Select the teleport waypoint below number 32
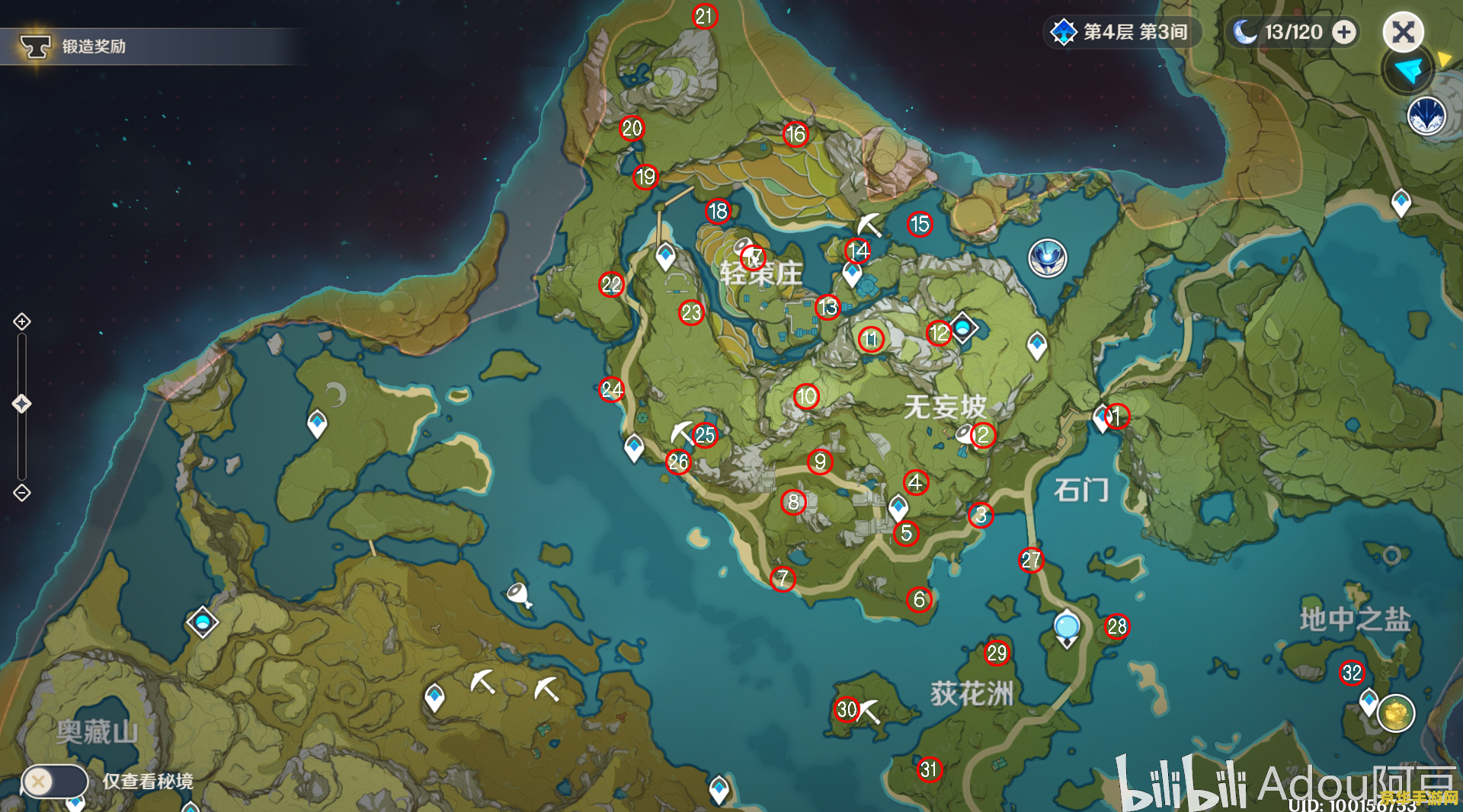Image resolution: width=1463 pixels, height=812 pixels. [x=1369, y=699]
